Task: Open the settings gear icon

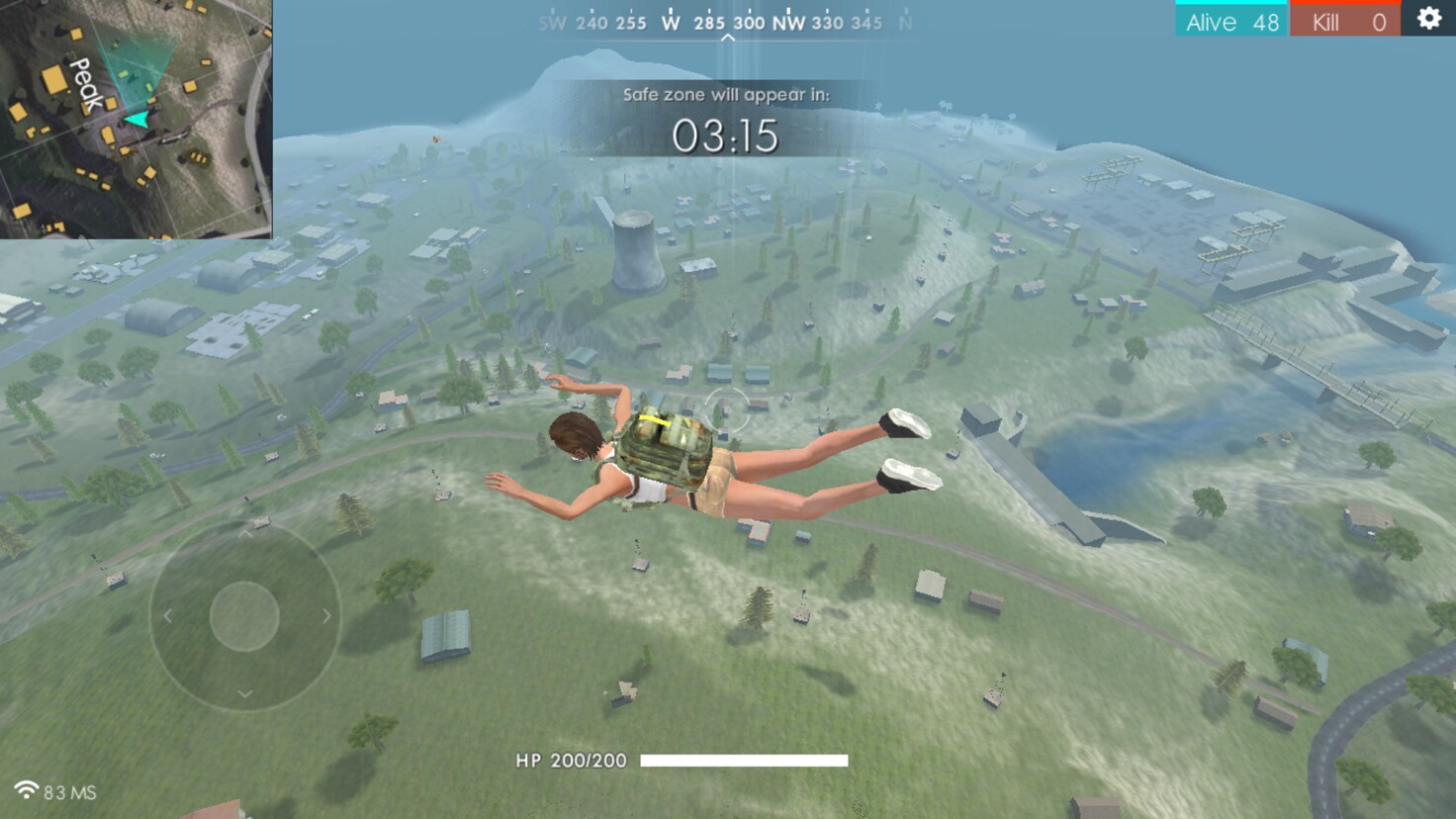Action: pyautogui.click(x=1428, y=19)
